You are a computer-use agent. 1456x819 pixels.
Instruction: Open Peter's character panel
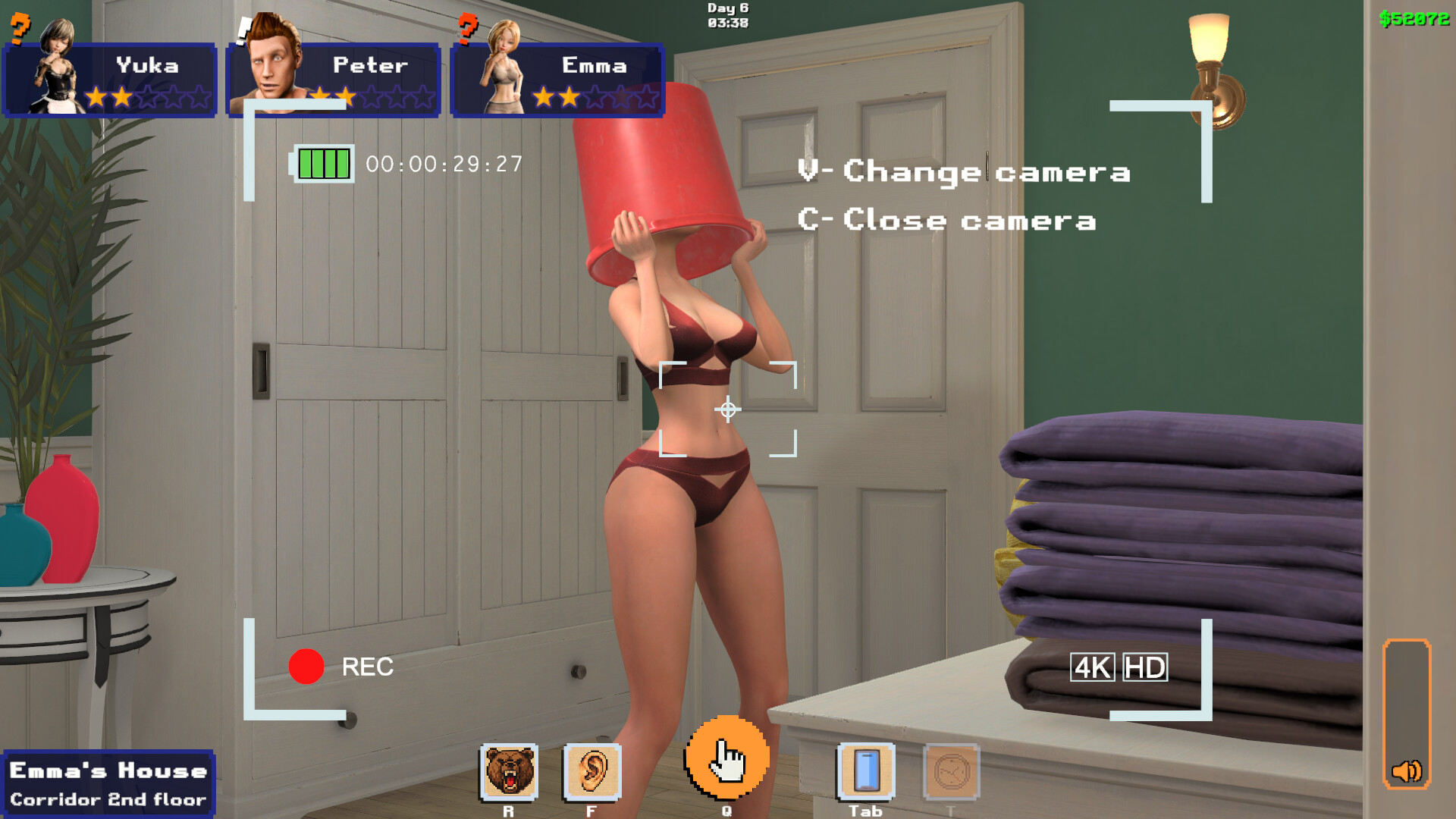(x=334, y=80)
